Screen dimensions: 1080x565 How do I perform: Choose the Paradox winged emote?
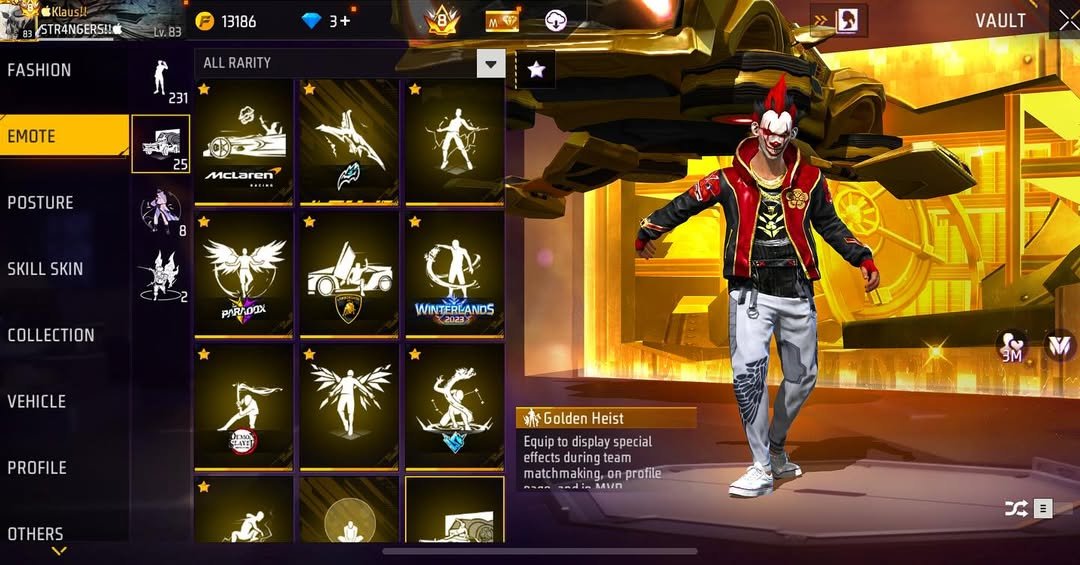244,274
